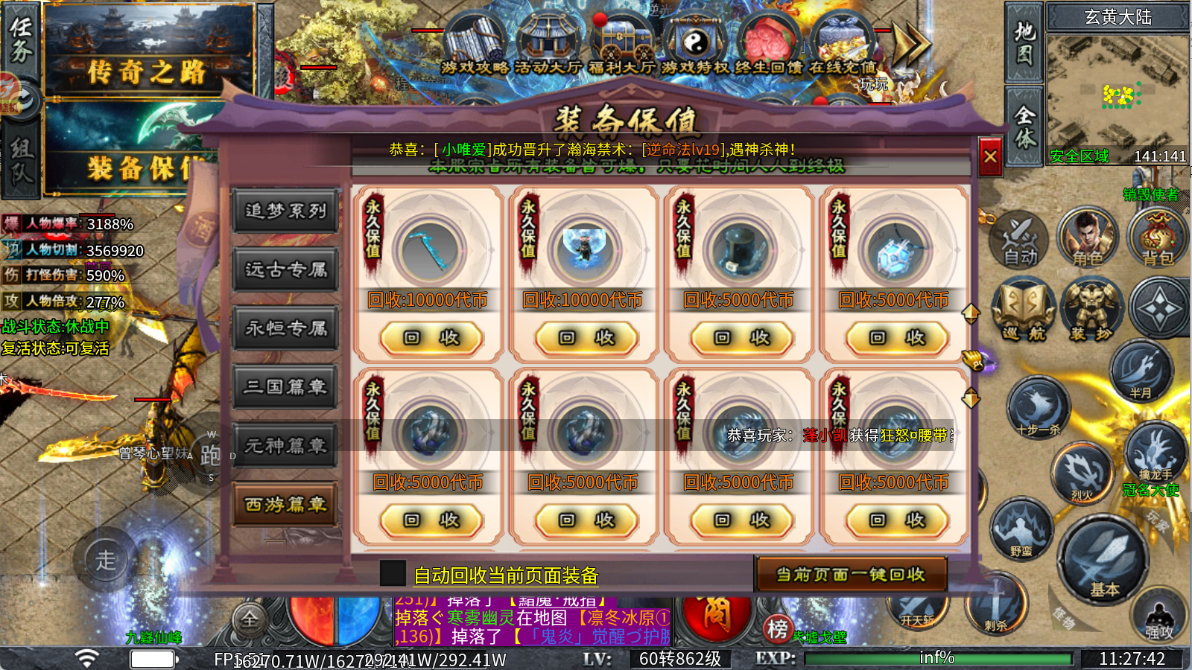The height and width of the screenshot is (670, 1192).
Task: Switch to the 追梦系列 tab
Action: coord(285,211)
